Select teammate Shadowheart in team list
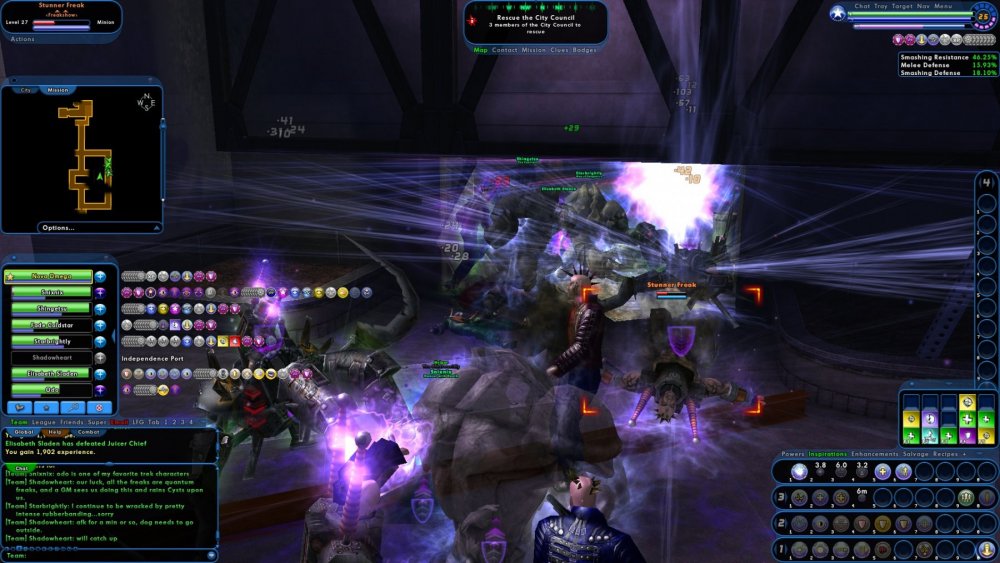This screenshot has height=563, width=1000. point(51,357)
